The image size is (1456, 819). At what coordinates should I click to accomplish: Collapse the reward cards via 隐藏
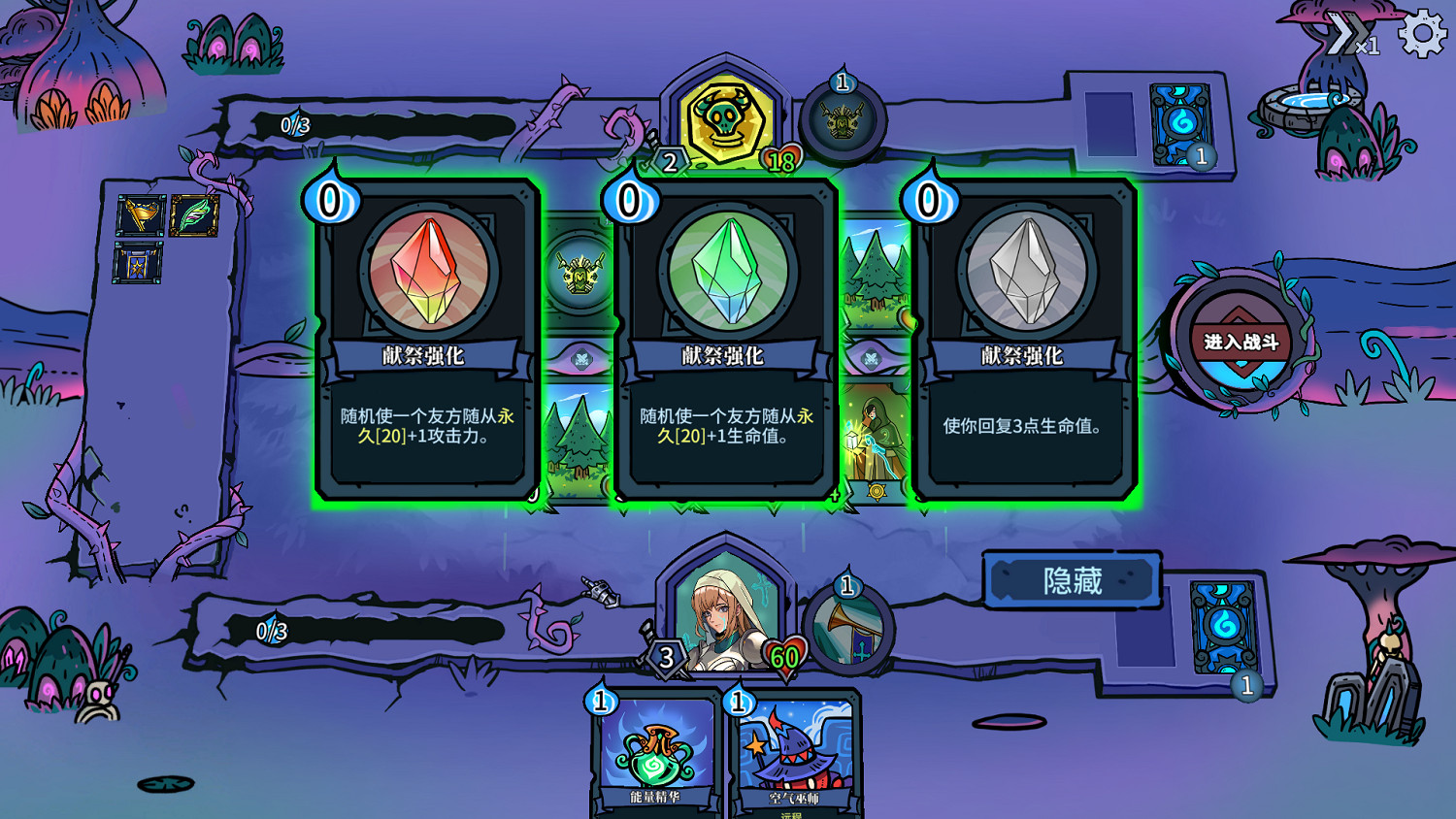click(1072, 578)
